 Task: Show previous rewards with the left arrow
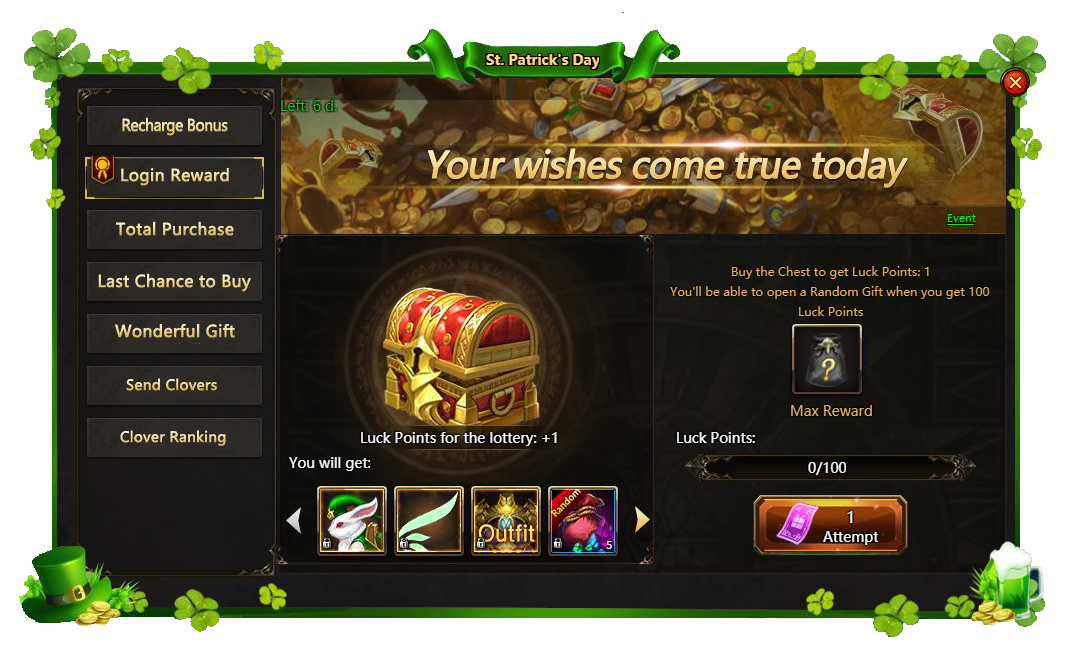[x=294, y=520]
